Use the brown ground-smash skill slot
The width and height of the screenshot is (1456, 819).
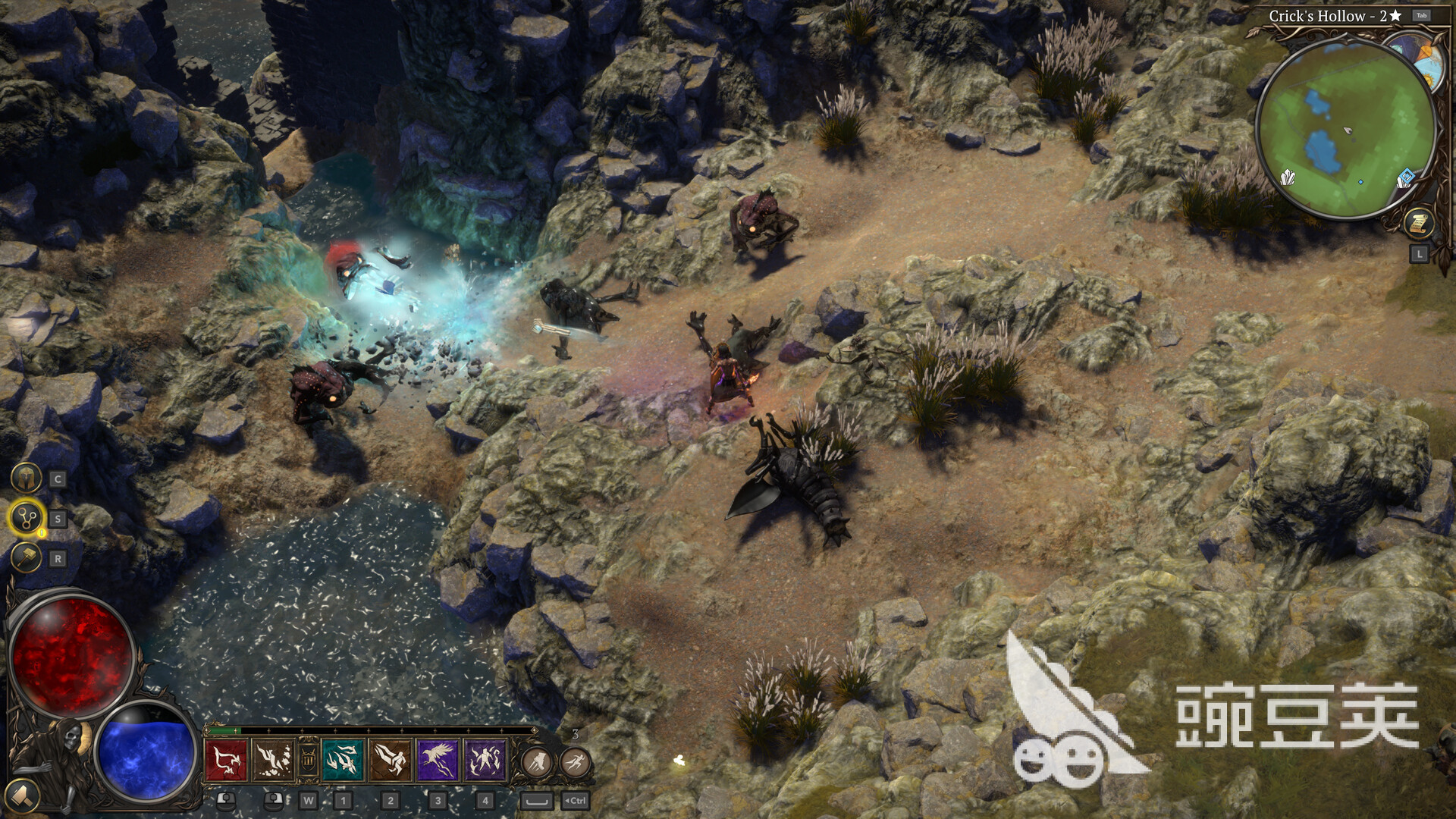pyautogui.click(x=272, y=760)
